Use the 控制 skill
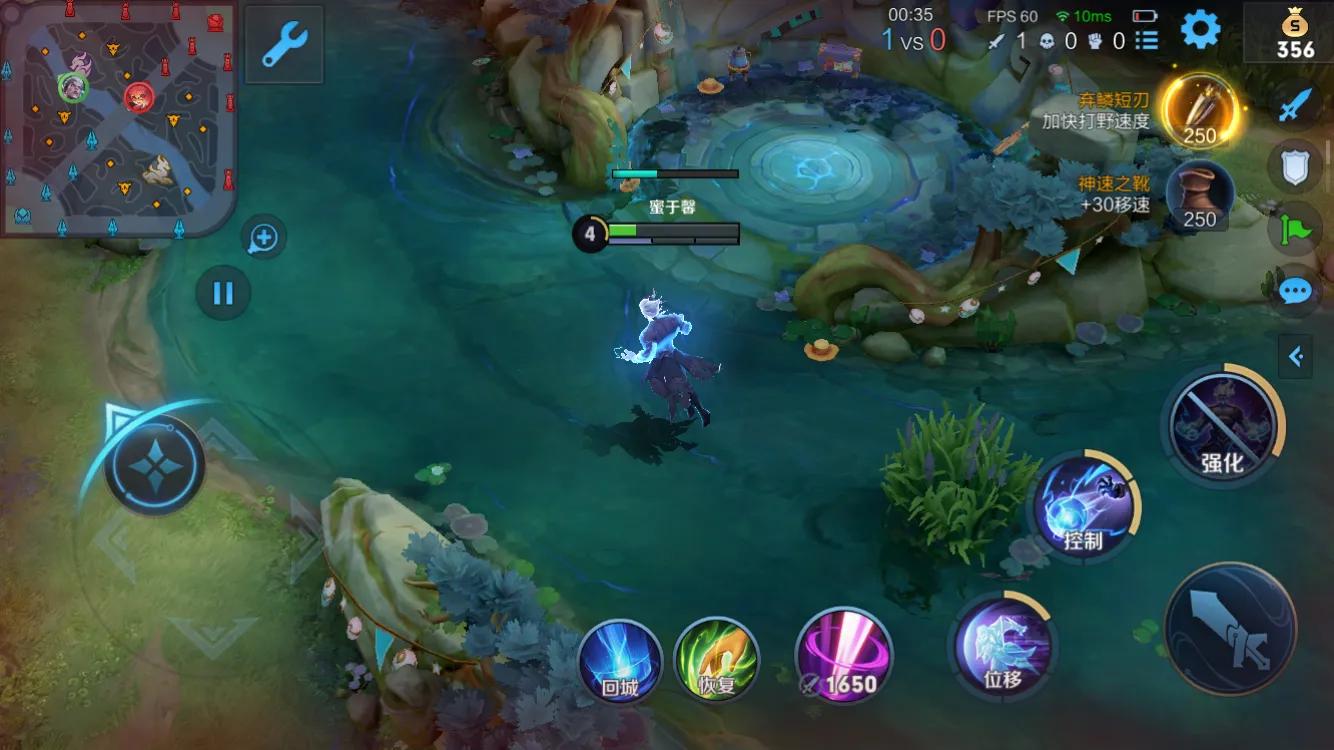The image size is (1334, 750). click(x=1083, y=505)
